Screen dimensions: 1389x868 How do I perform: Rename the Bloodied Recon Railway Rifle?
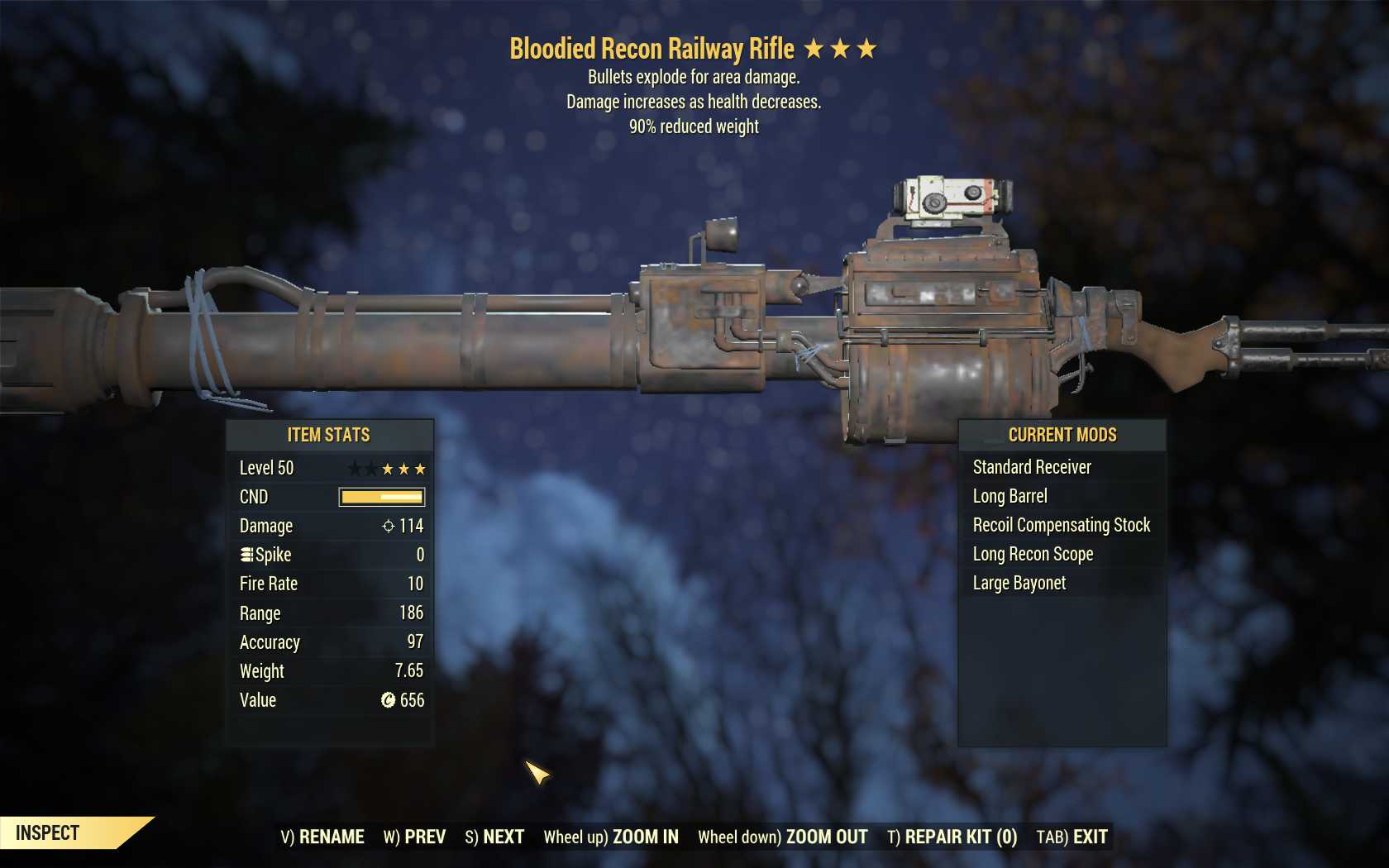pyautogui.click(x=322, y=837)
